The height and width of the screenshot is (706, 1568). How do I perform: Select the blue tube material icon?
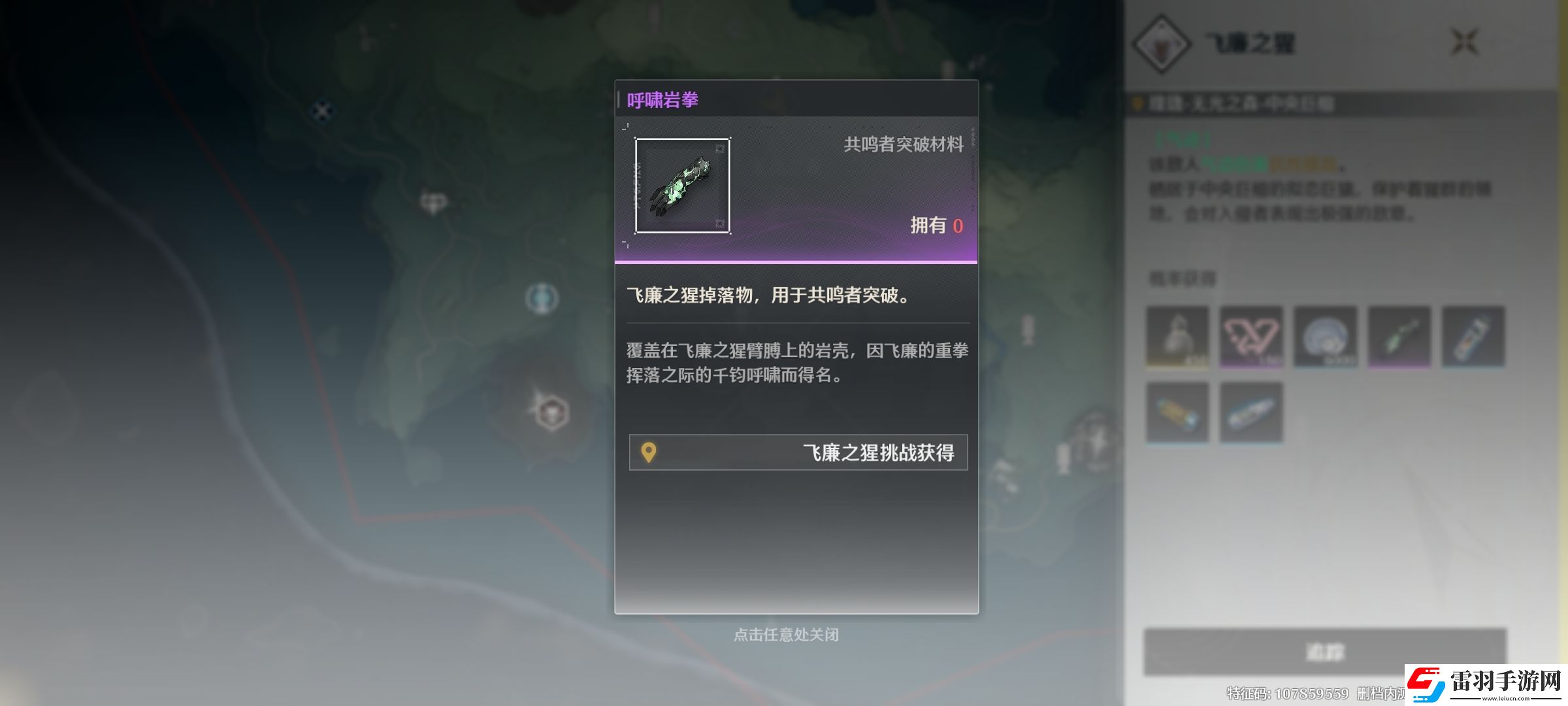pos(1252,412)
